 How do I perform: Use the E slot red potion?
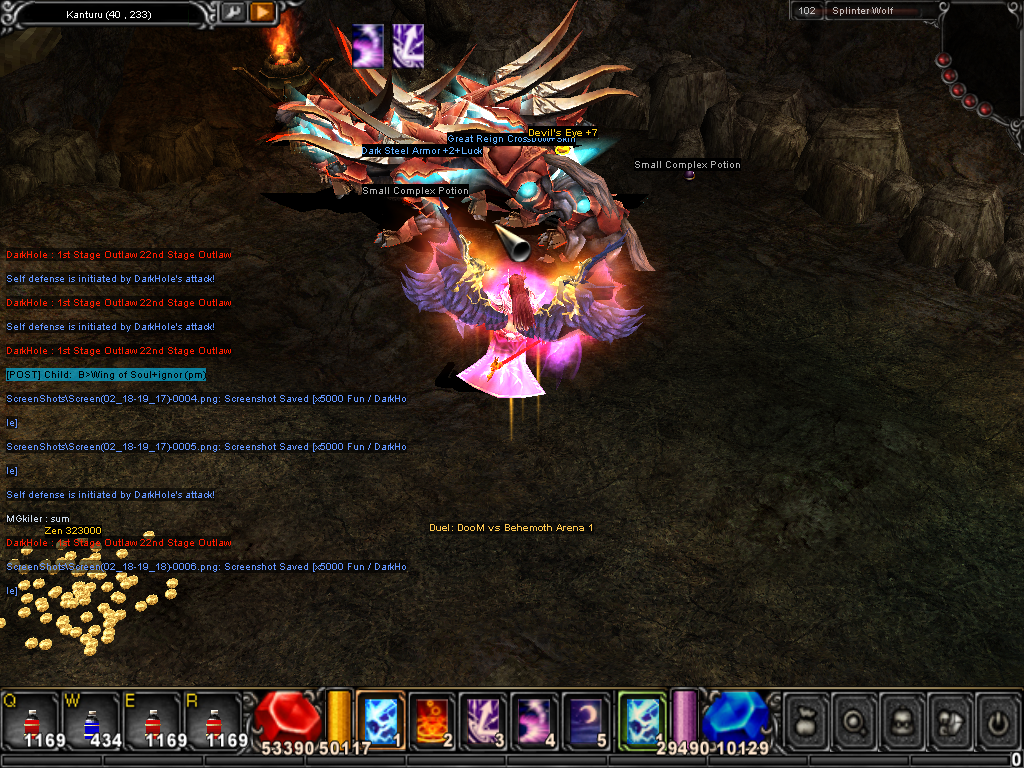[x=152, y=718]
